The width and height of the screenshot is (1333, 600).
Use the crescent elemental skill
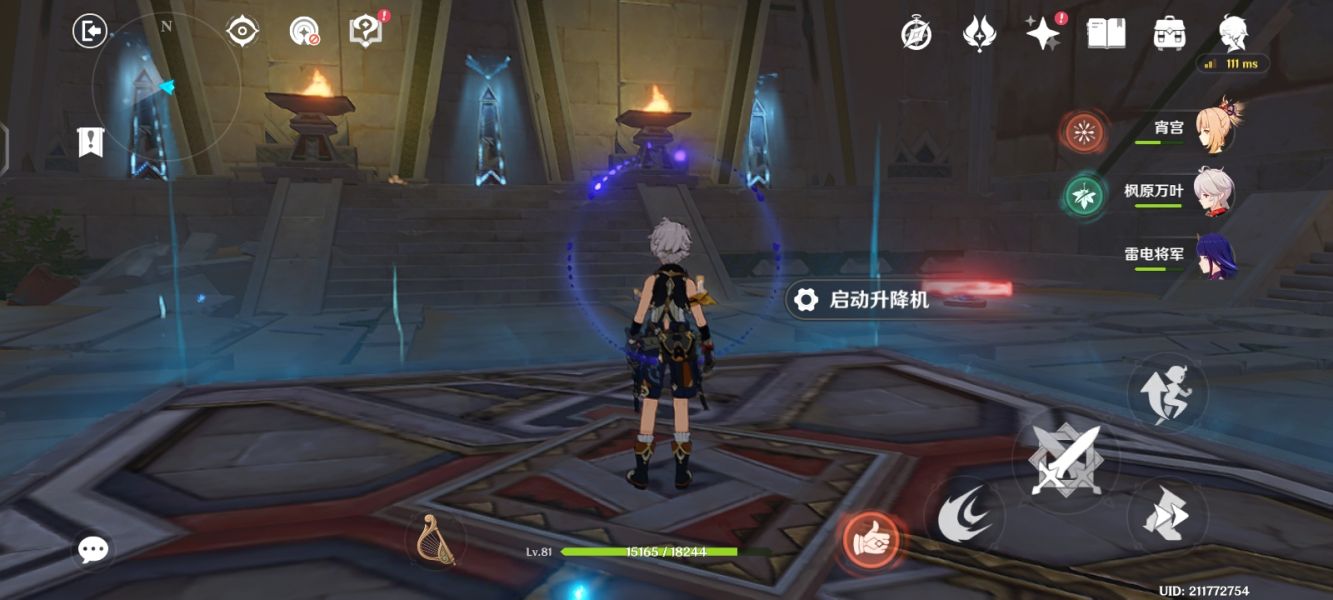click(x=964, y=517)
